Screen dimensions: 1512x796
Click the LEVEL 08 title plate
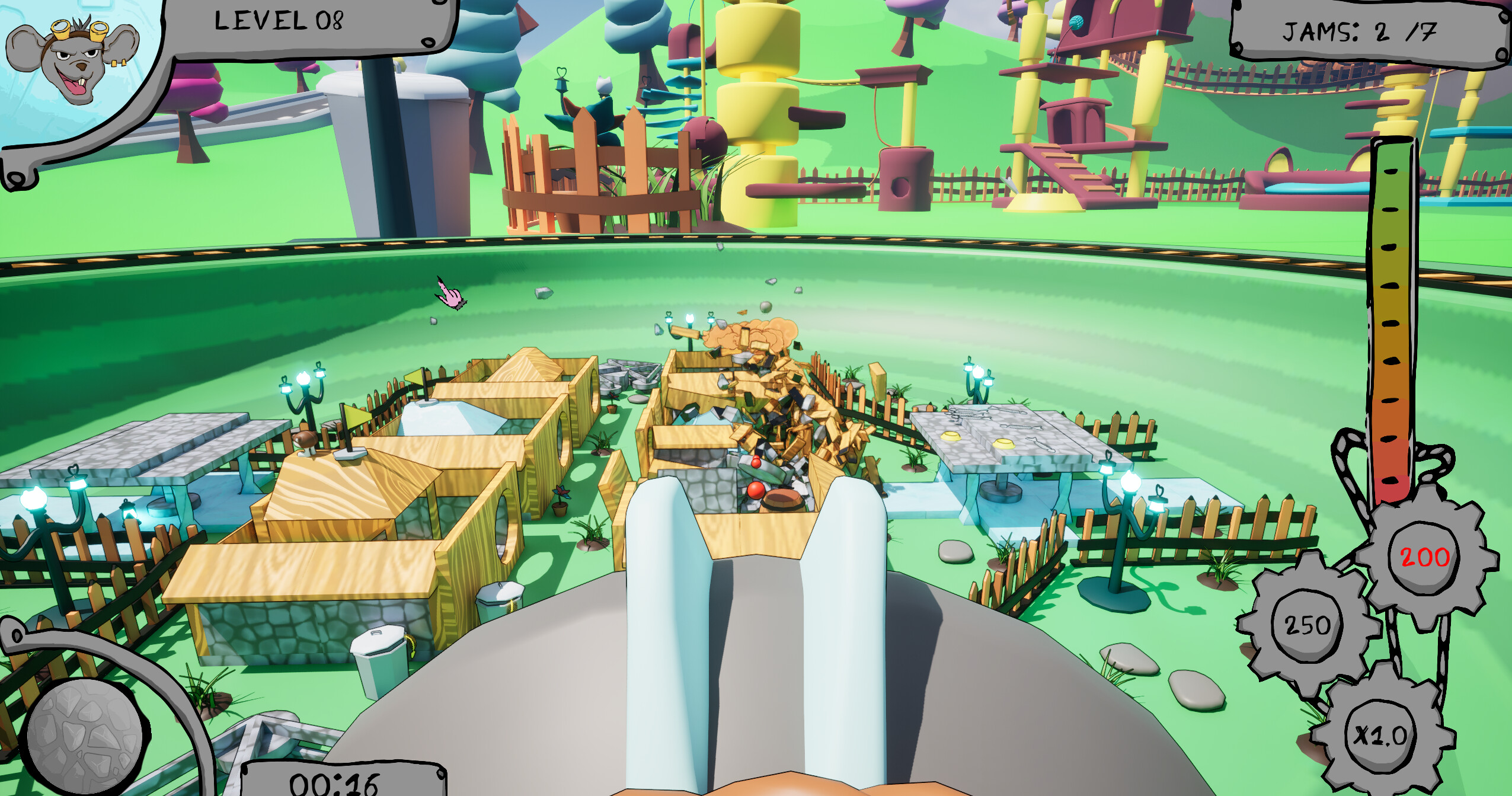coord(279,24)
